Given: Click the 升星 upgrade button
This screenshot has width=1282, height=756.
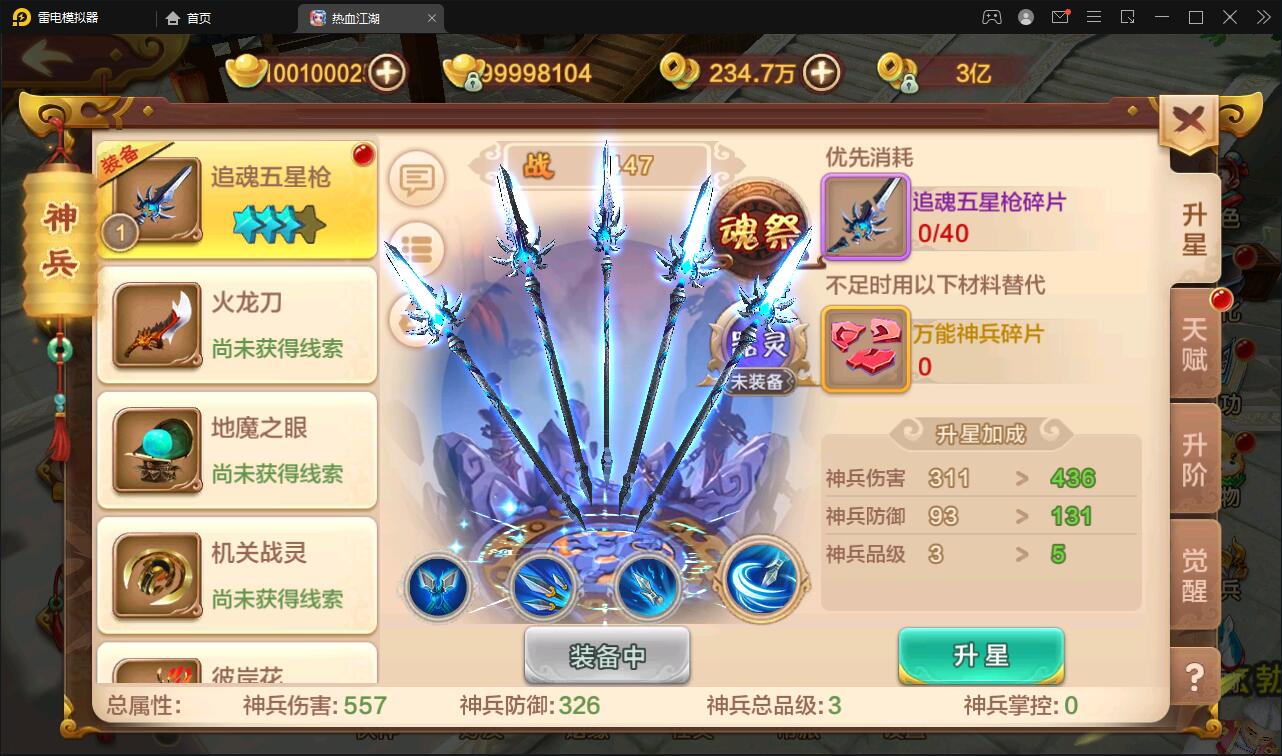Looking at the screenshot, I should click(980, 655).
